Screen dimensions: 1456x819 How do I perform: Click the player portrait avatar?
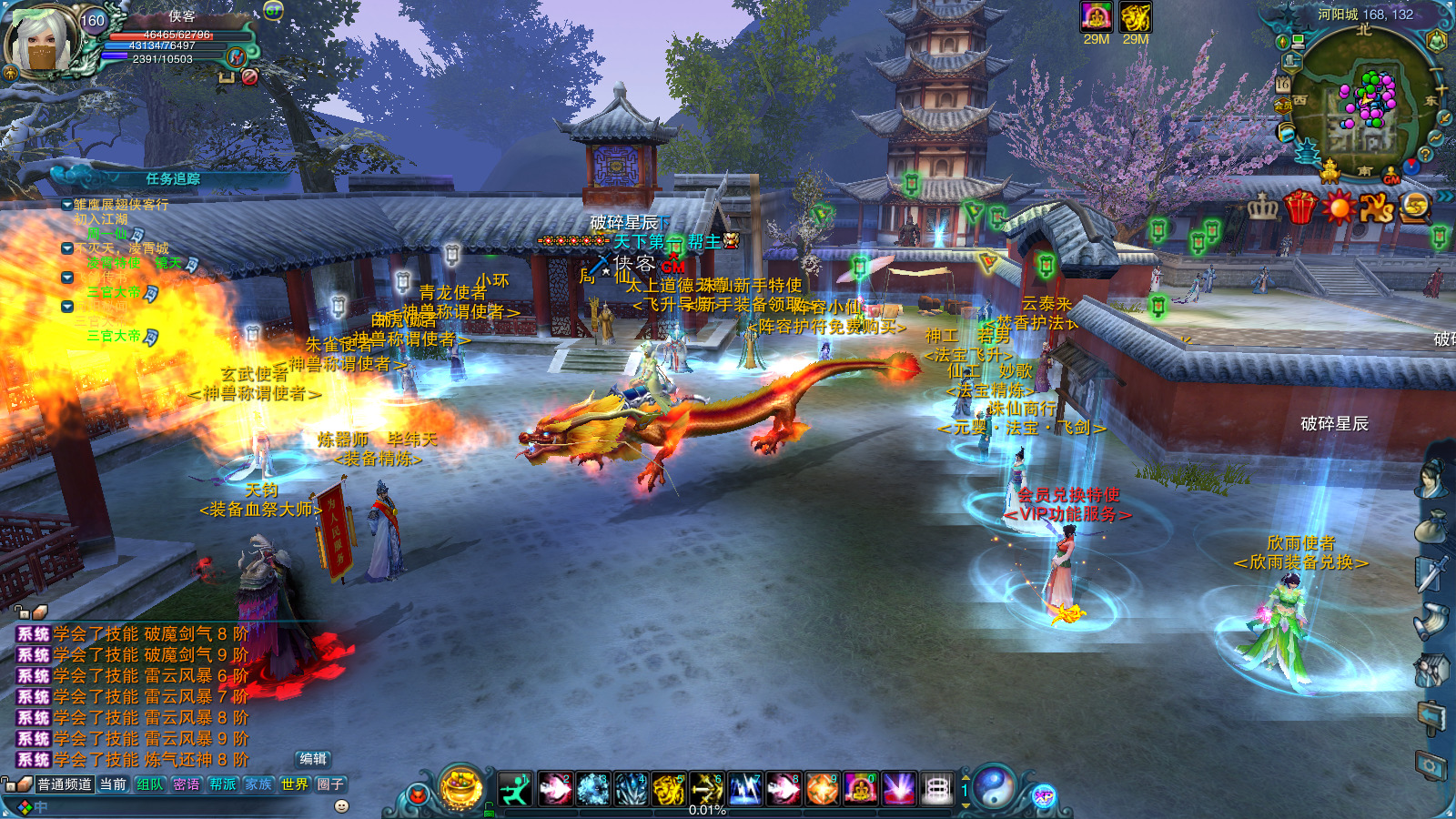(x=42, y=41)
